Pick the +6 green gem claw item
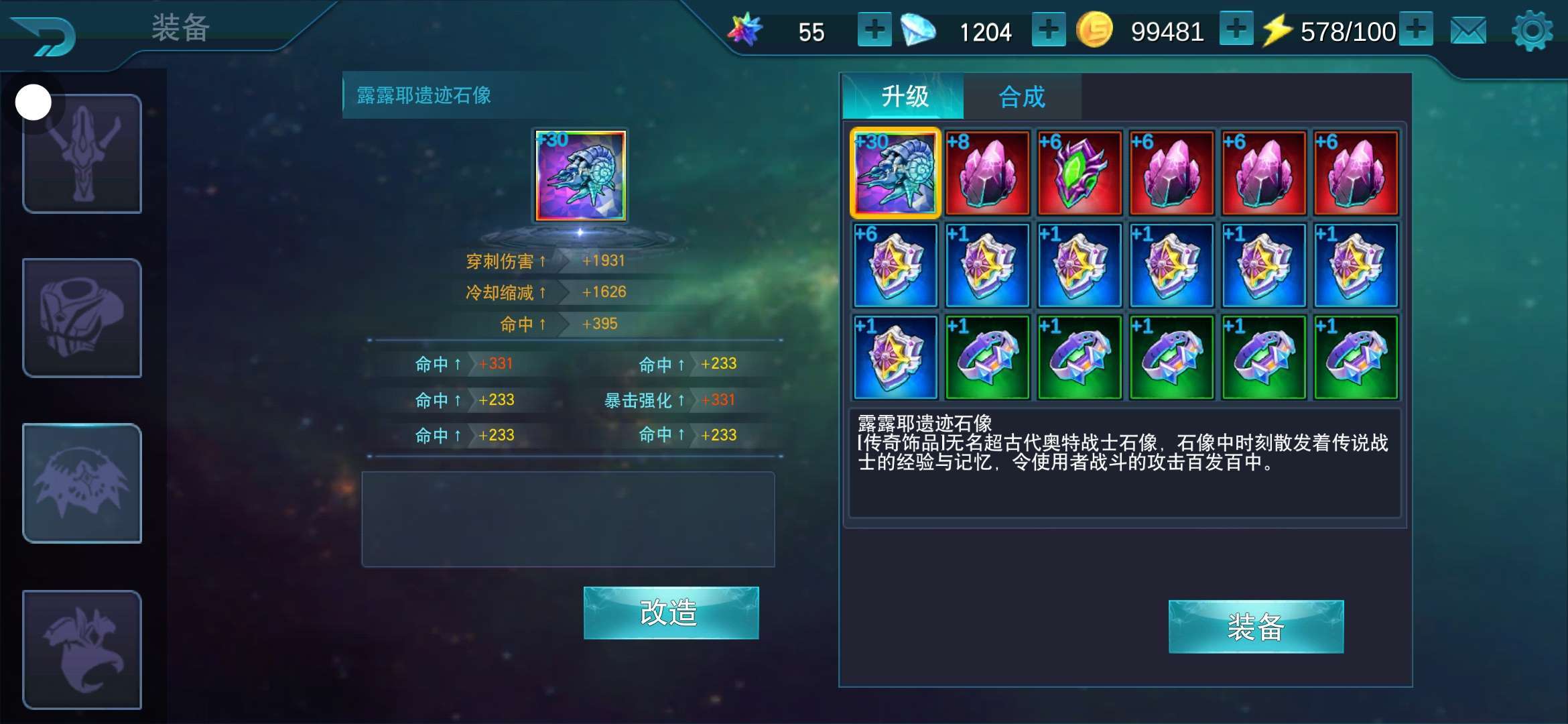 1080,173
